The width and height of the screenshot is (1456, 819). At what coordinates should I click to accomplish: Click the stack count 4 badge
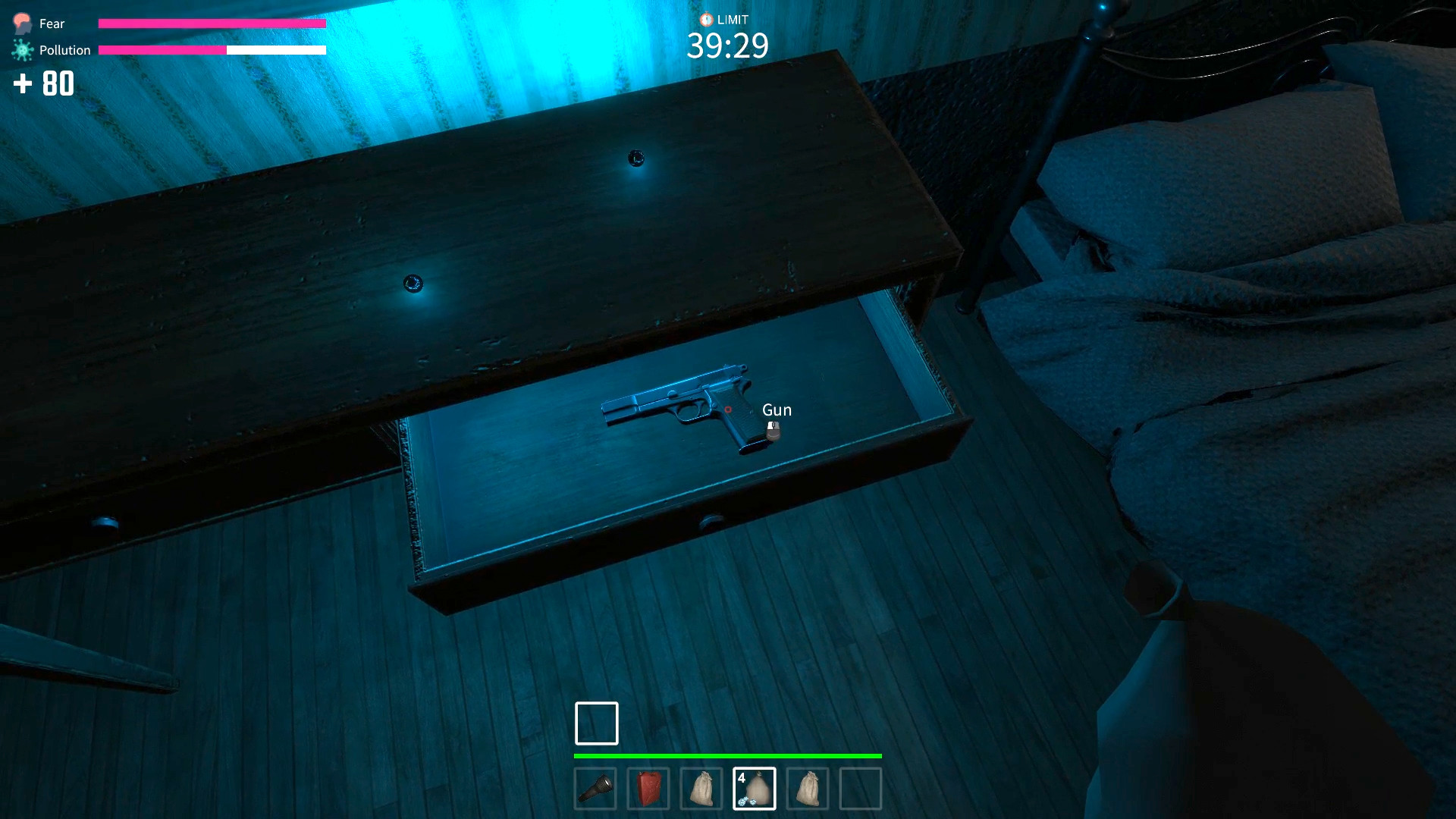point(740,778)
